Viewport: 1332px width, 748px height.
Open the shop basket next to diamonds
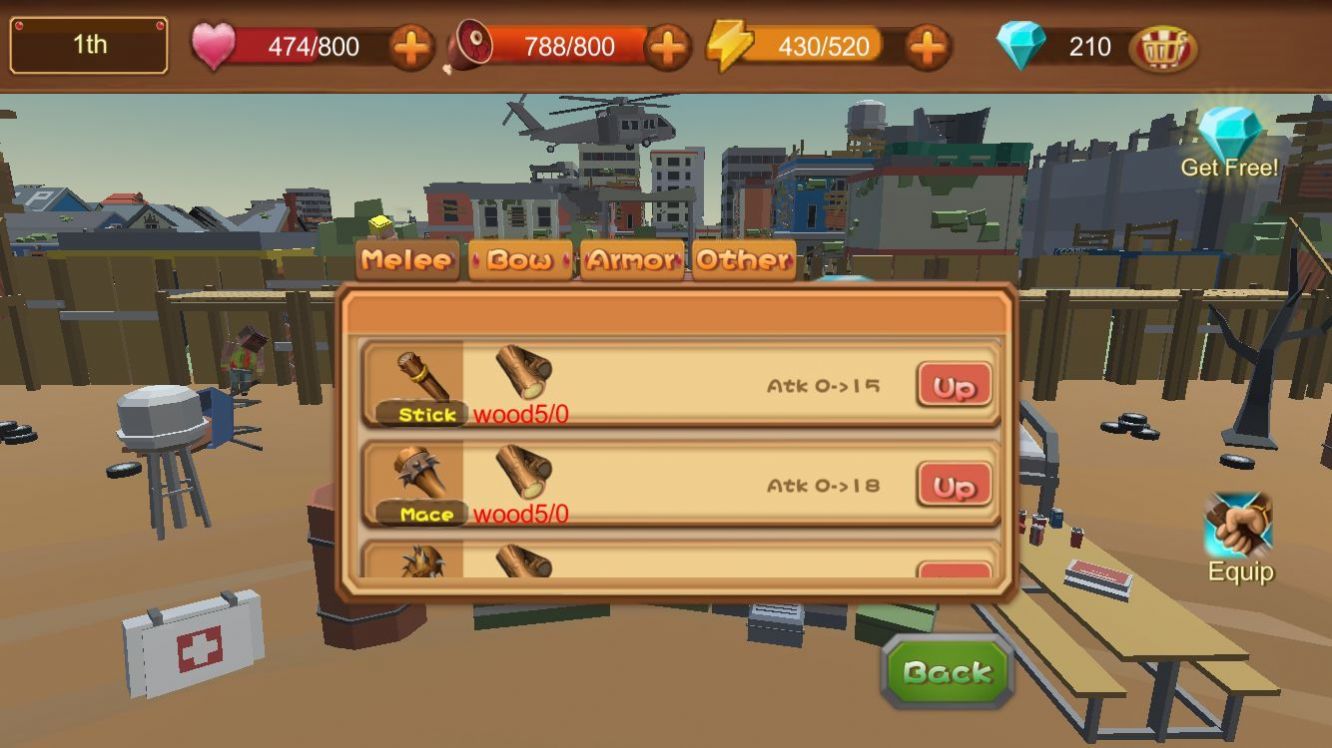coord(1163,48)
